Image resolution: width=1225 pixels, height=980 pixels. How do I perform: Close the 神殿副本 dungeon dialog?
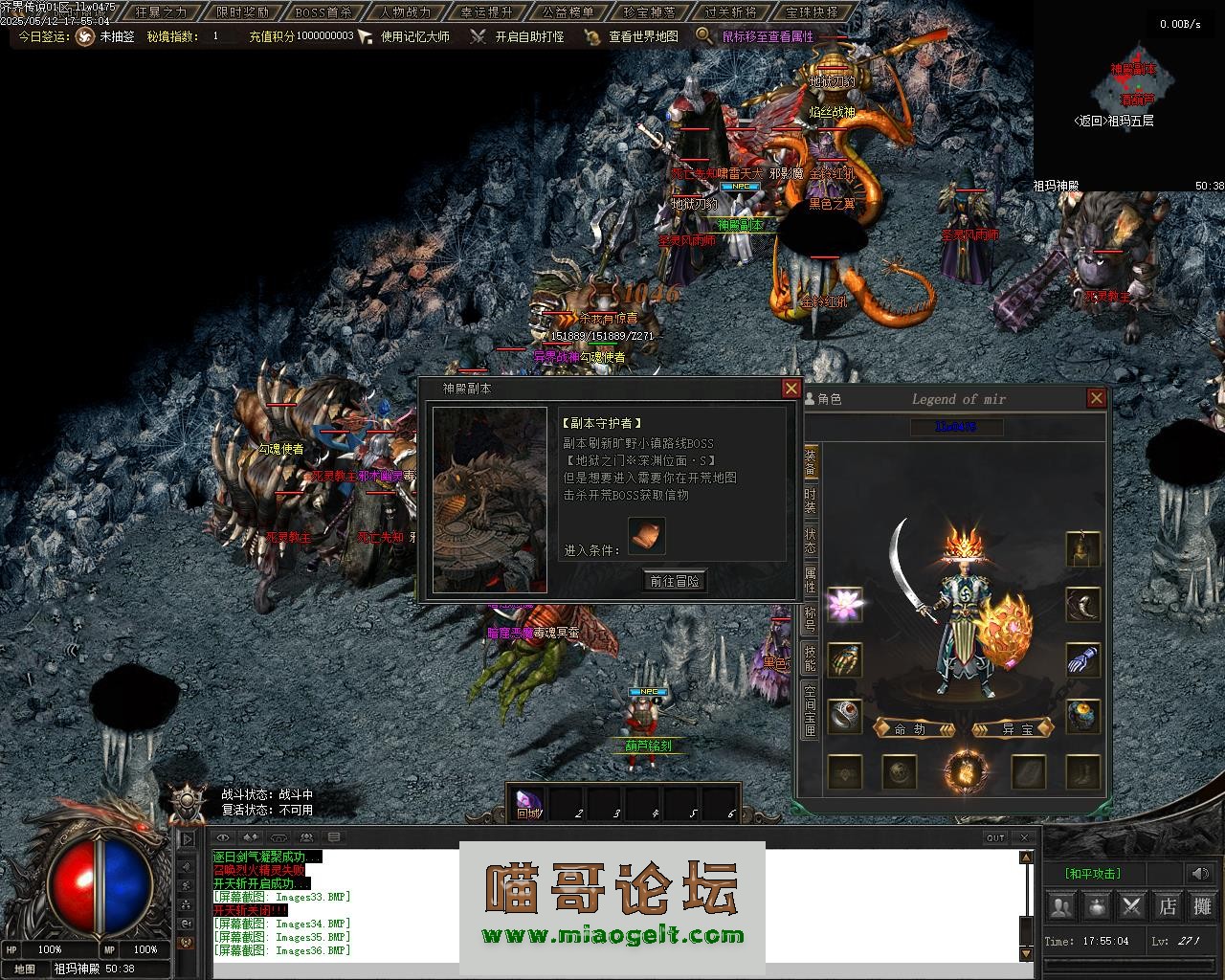coord(791,388)
